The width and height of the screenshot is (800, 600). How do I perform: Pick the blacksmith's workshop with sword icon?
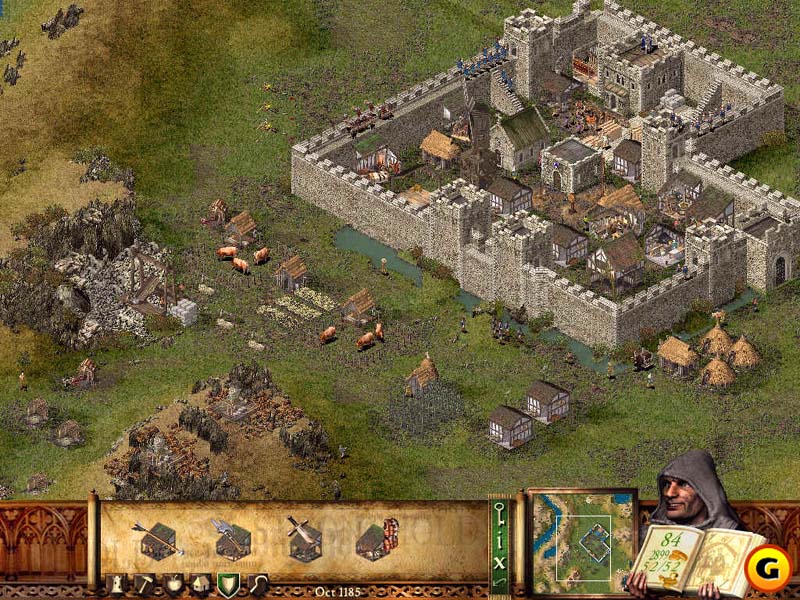coord(303,539)
